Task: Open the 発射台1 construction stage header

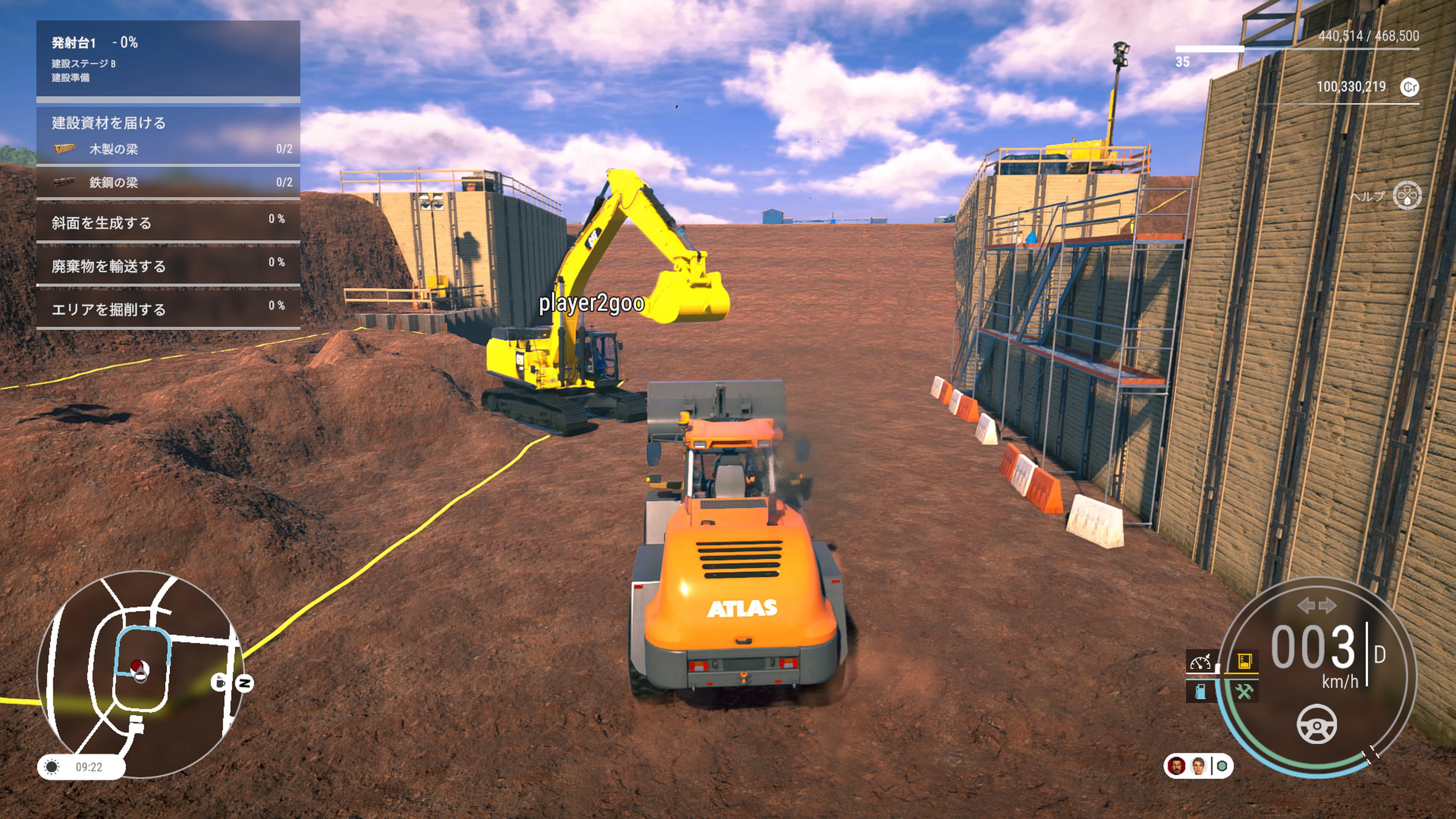Action: [168, 58]
